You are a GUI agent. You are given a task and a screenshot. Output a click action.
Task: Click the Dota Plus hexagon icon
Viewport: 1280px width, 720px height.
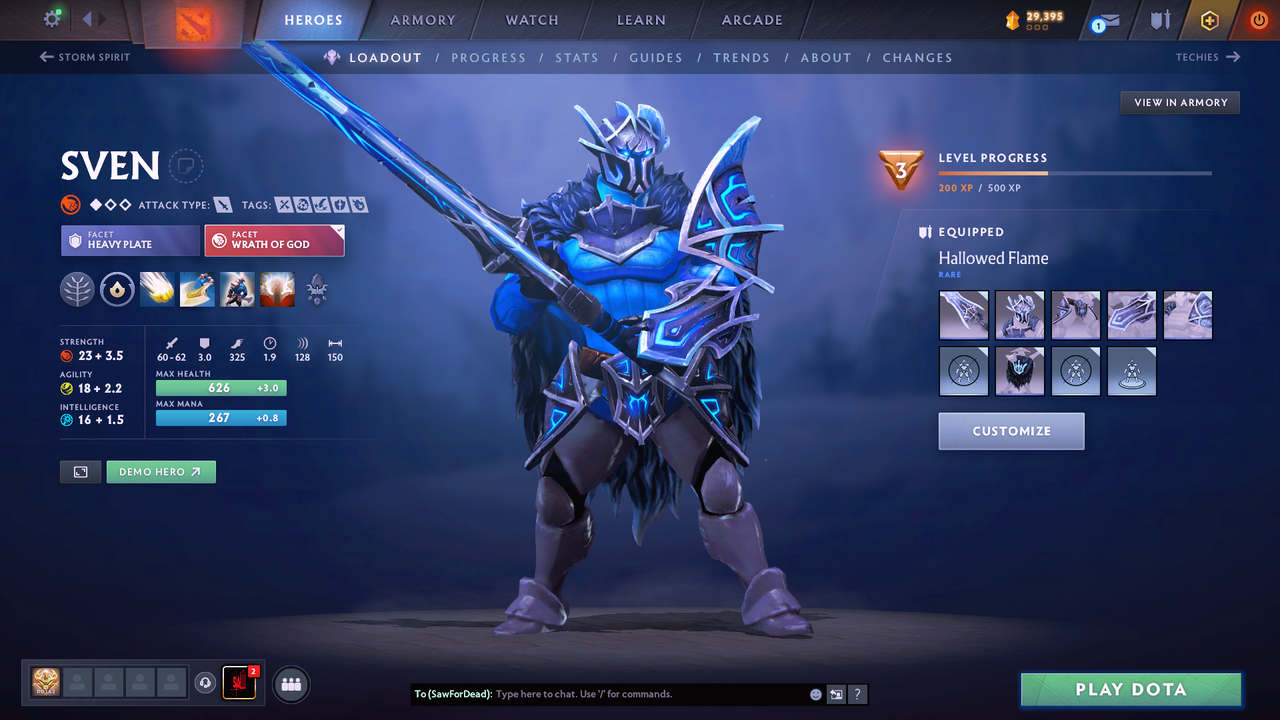(x=1209, y=19)
